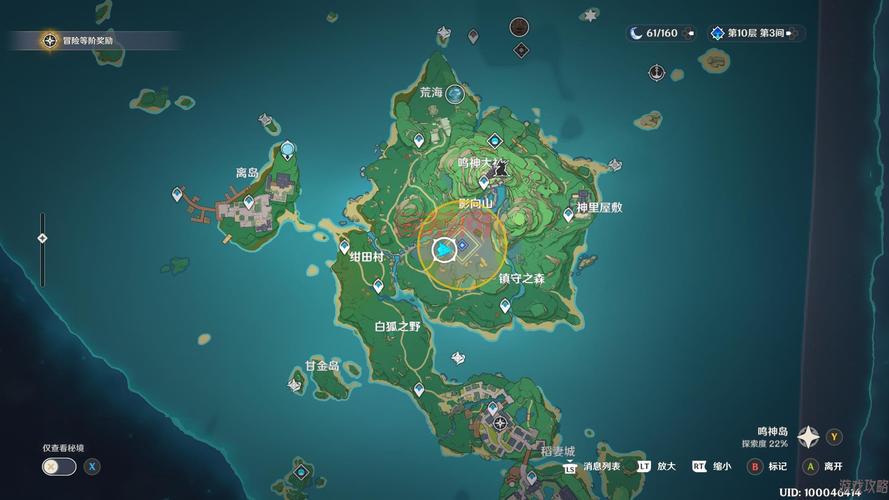Adjust the map zoom slider handle
This screenshot has height=500, width=889.
coord(42,238)
